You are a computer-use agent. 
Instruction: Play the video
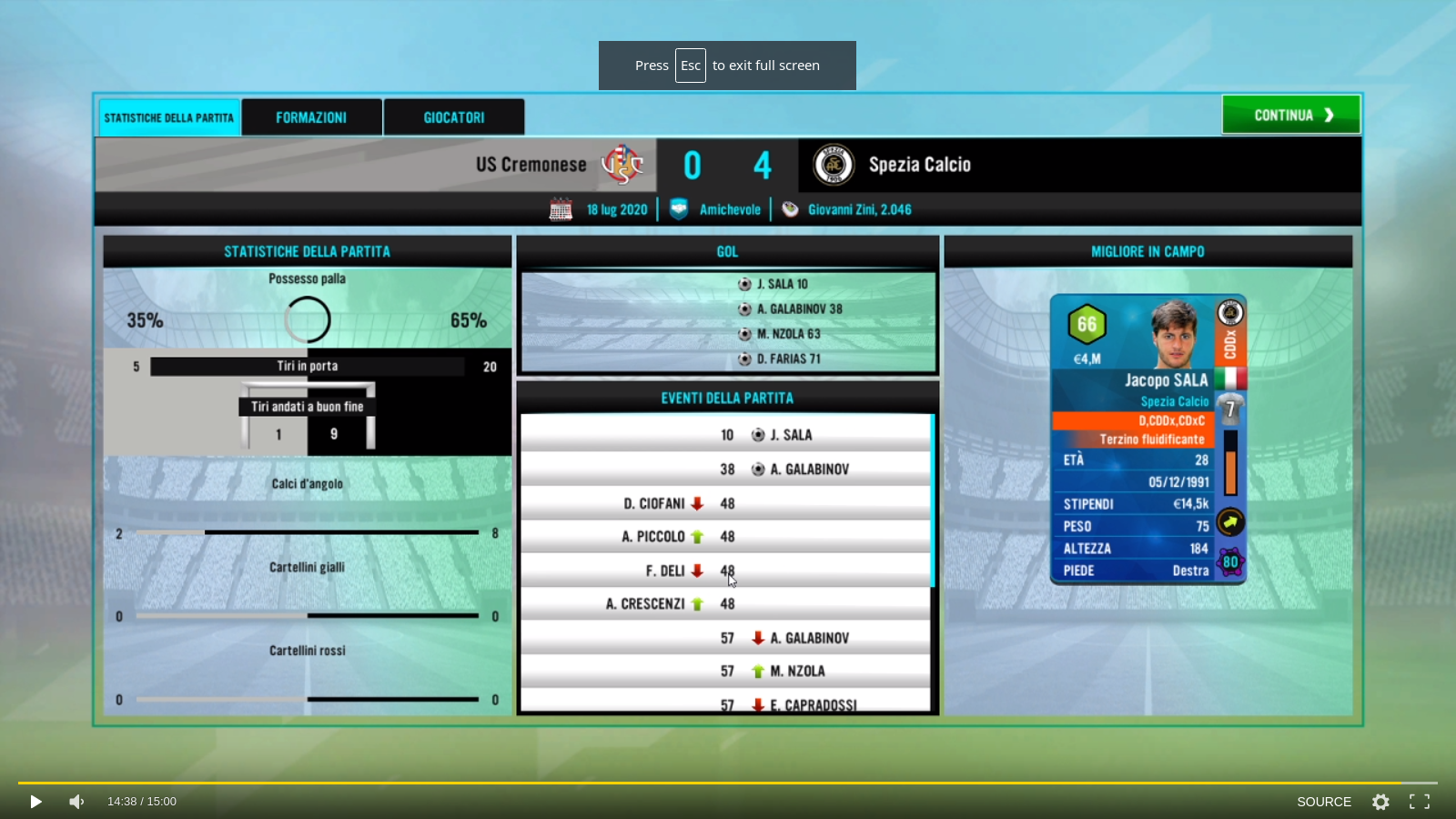pyautogui.click(x=35, y=802)
